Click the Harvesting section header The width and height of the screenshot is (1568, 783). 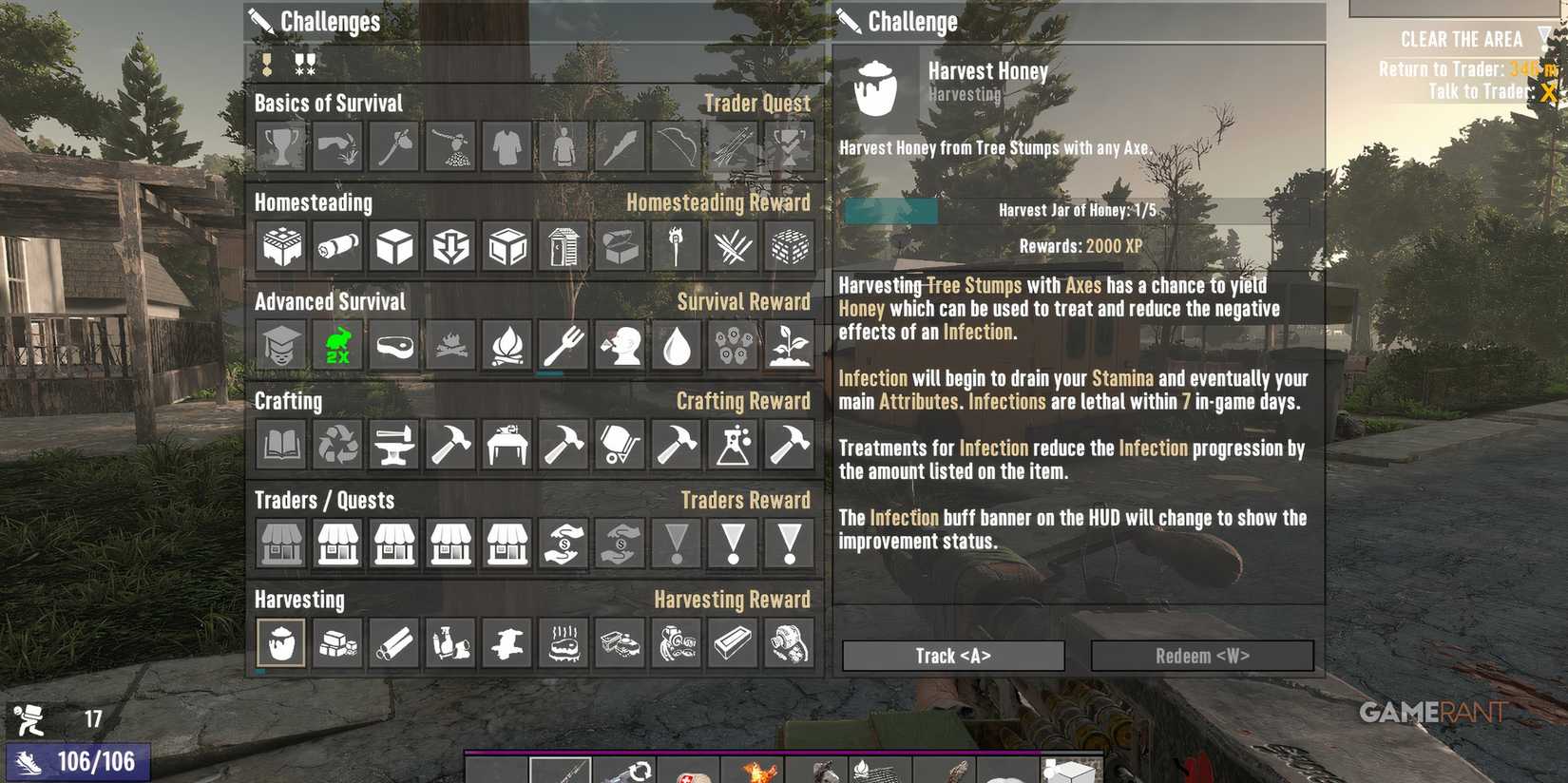300,599
